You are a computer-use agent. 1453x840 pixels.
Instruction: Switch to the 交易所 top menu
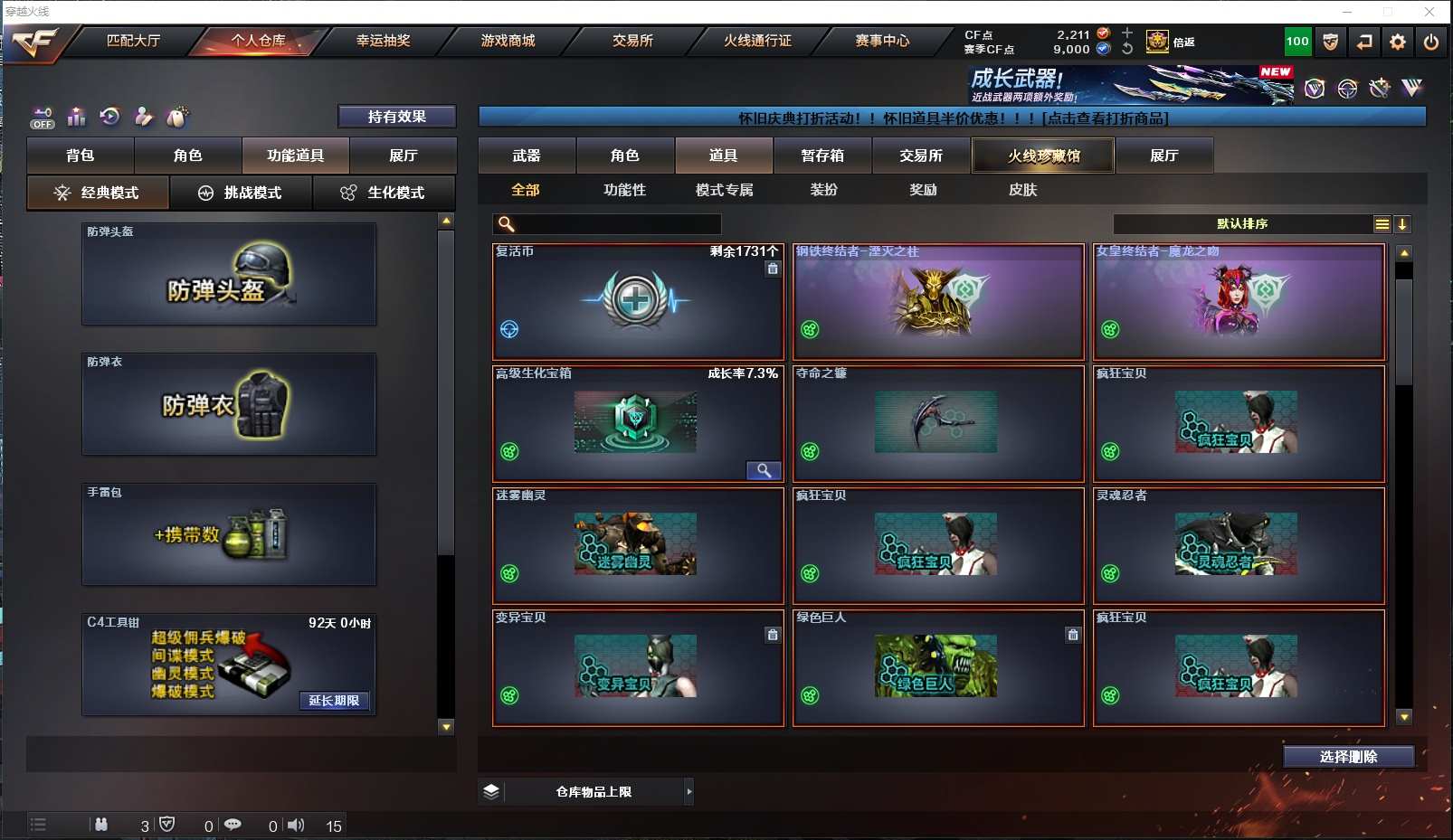click(x=632, y=41)
